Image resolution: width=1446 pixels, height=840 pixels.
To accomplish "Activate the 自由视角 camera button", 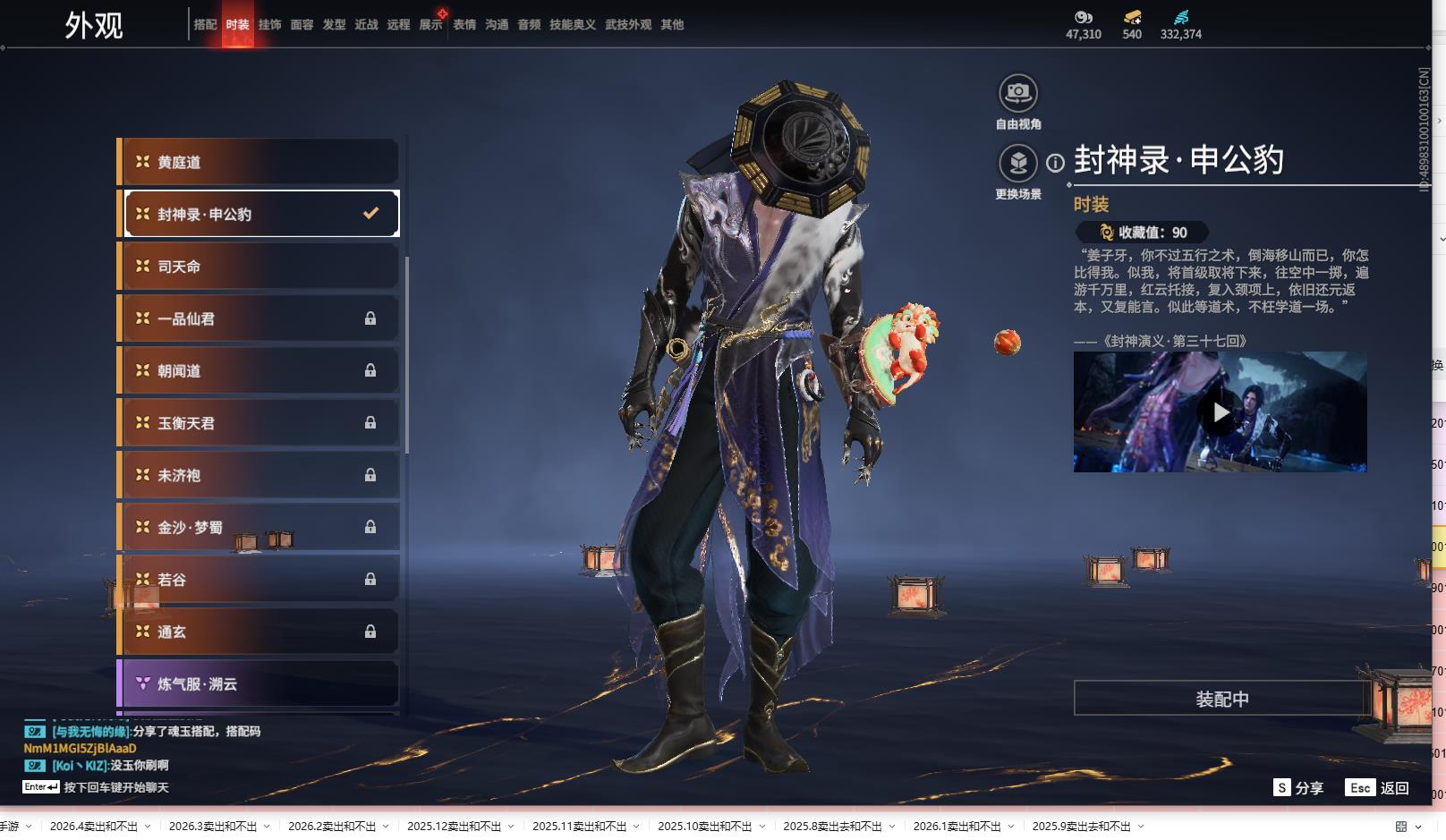I will (x=1017, y=93).
